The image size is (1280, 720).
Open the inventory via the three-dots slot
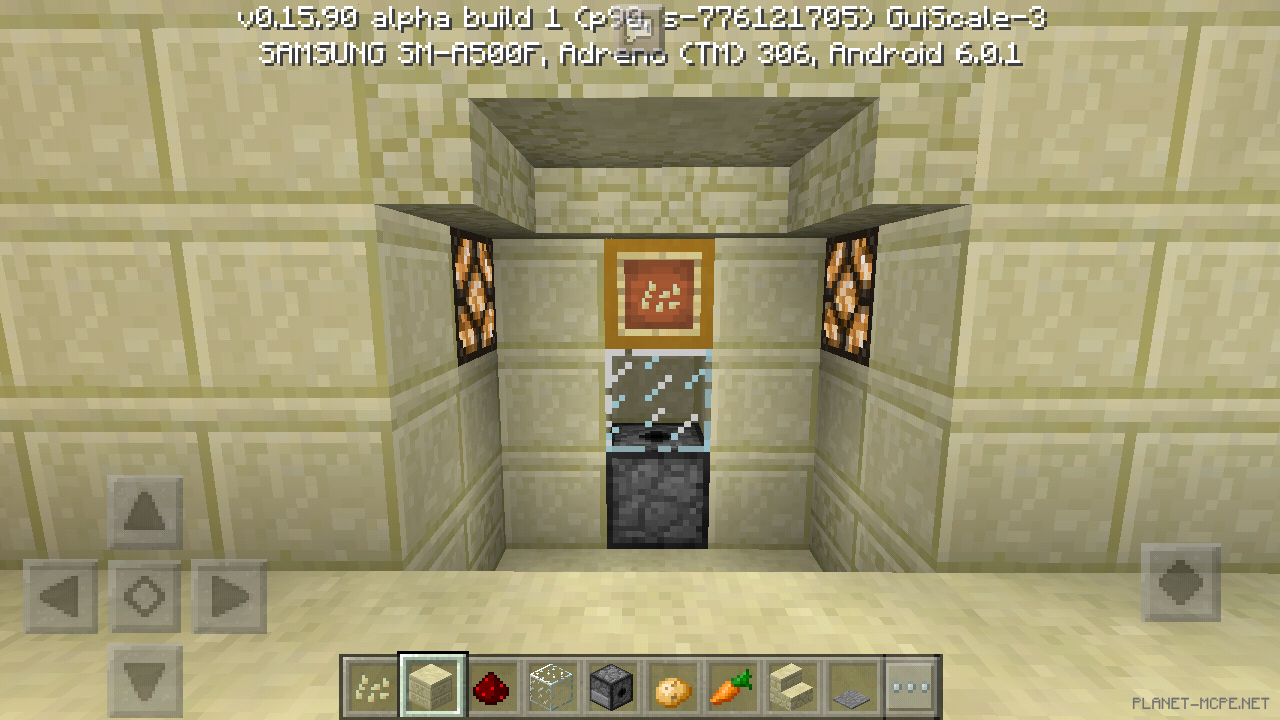(x=911, y=686)
